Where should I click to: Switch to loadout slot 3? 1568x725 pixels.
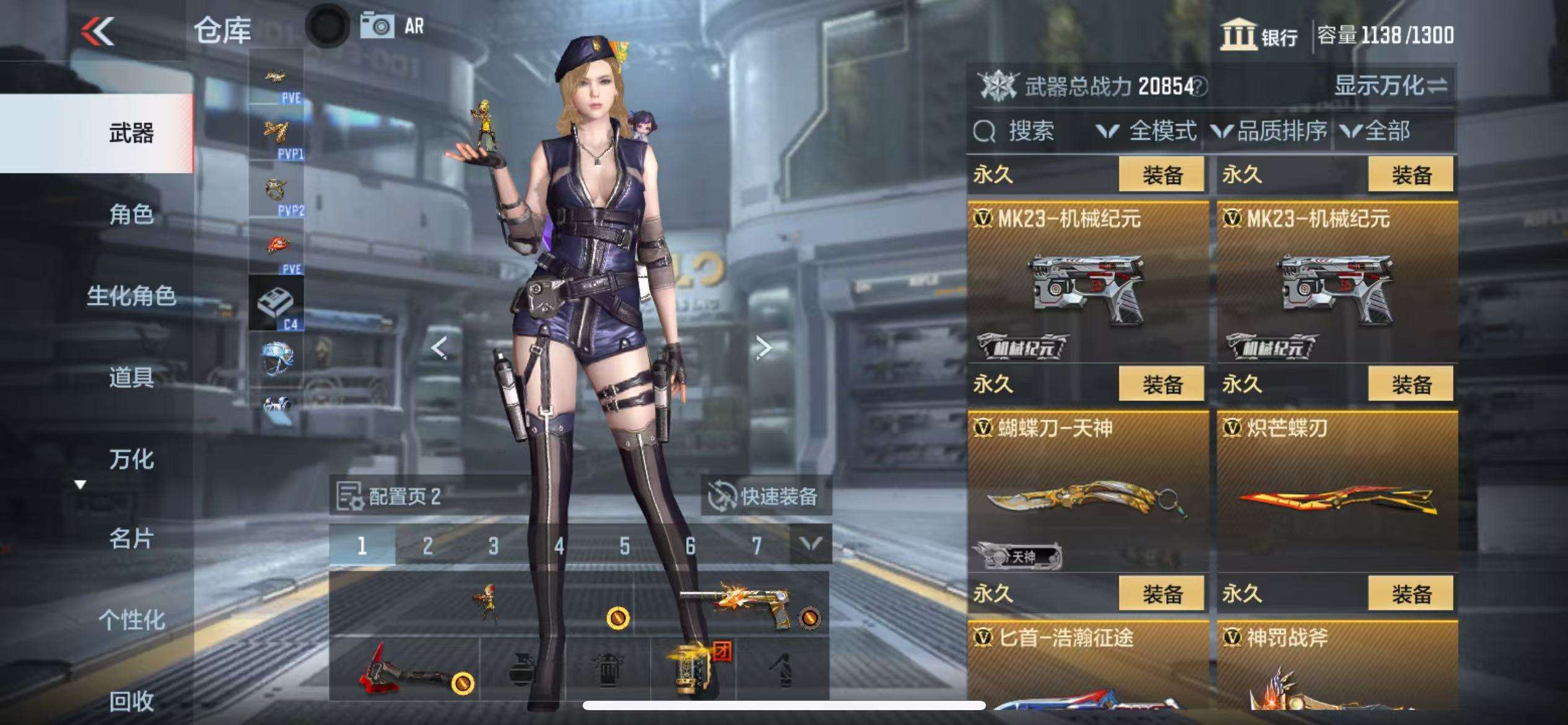tap(493, 545)
